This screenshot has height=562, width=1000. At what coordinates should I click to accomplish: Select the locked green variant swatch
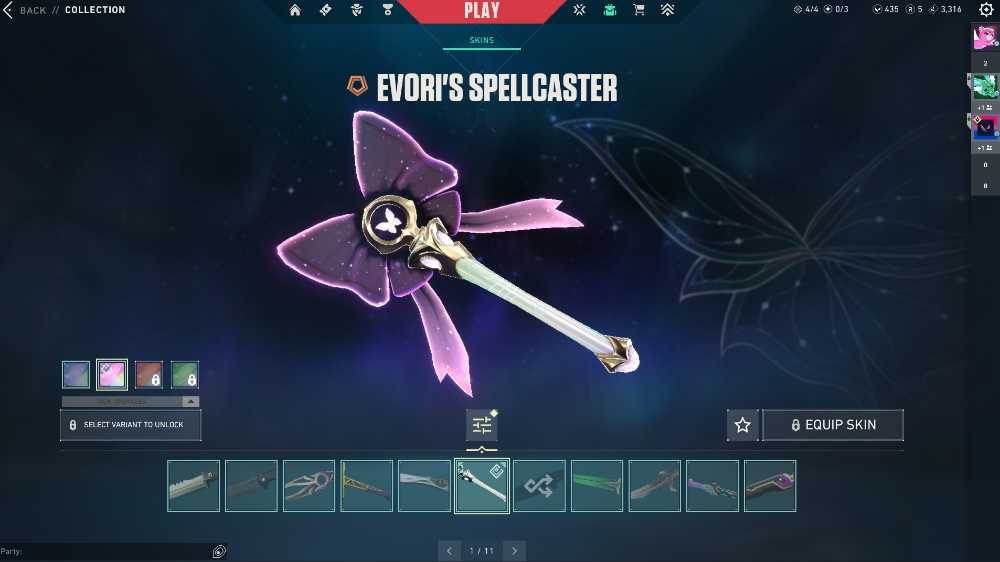click(185, 375)
